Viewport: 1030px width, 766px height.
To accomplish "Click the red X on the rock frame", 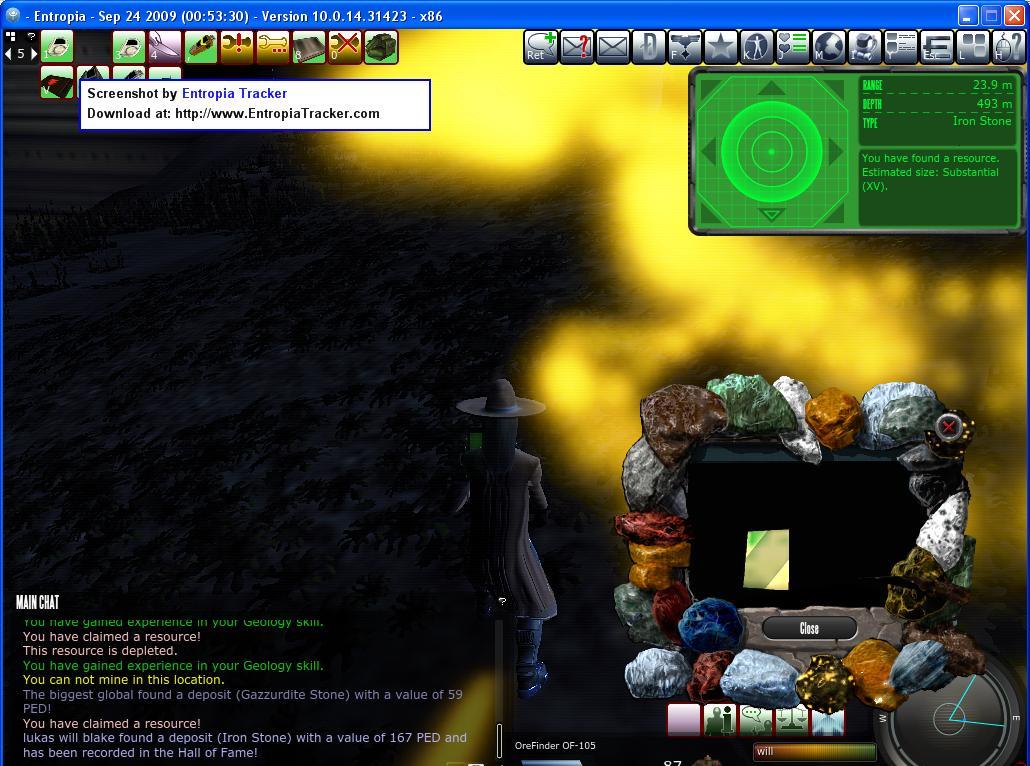I will pos(949,428).
